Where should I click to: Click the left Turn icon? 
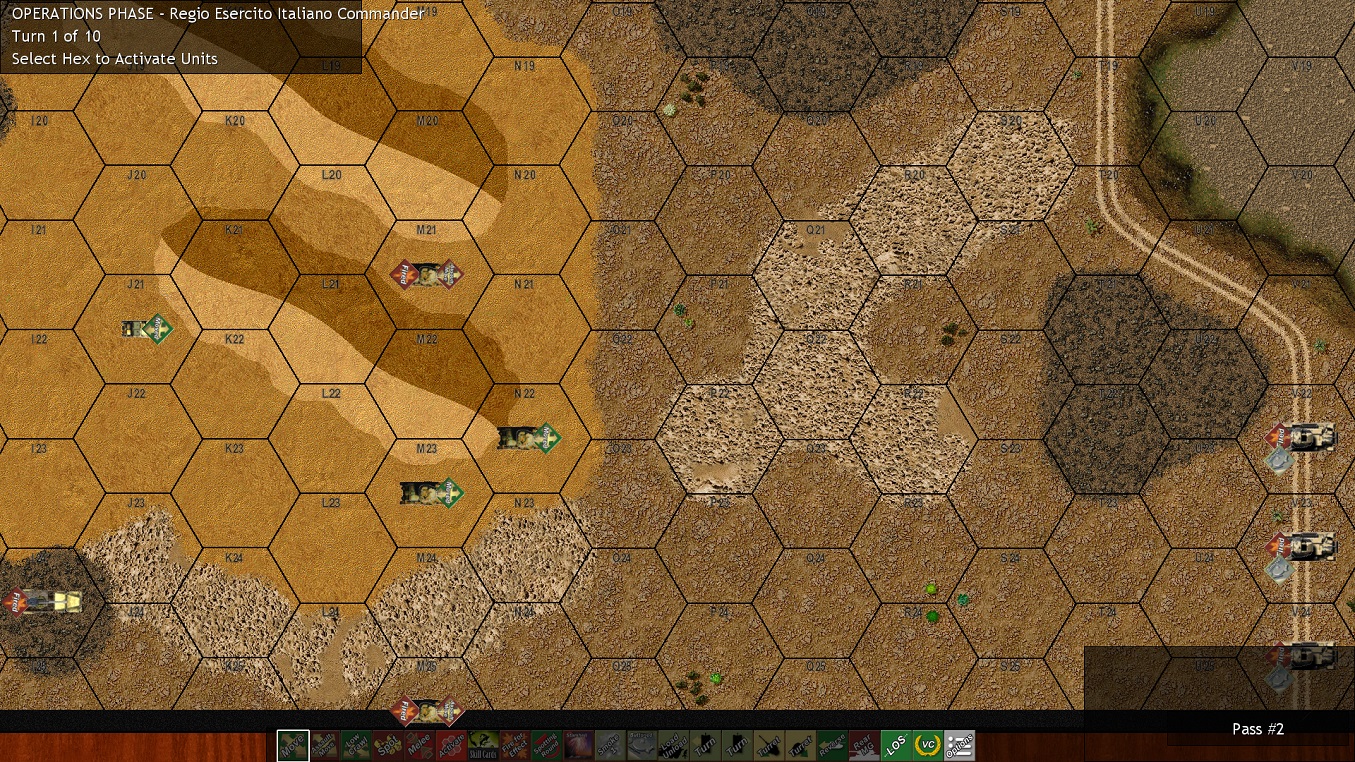pyautogui.click(x=704, y=745)
